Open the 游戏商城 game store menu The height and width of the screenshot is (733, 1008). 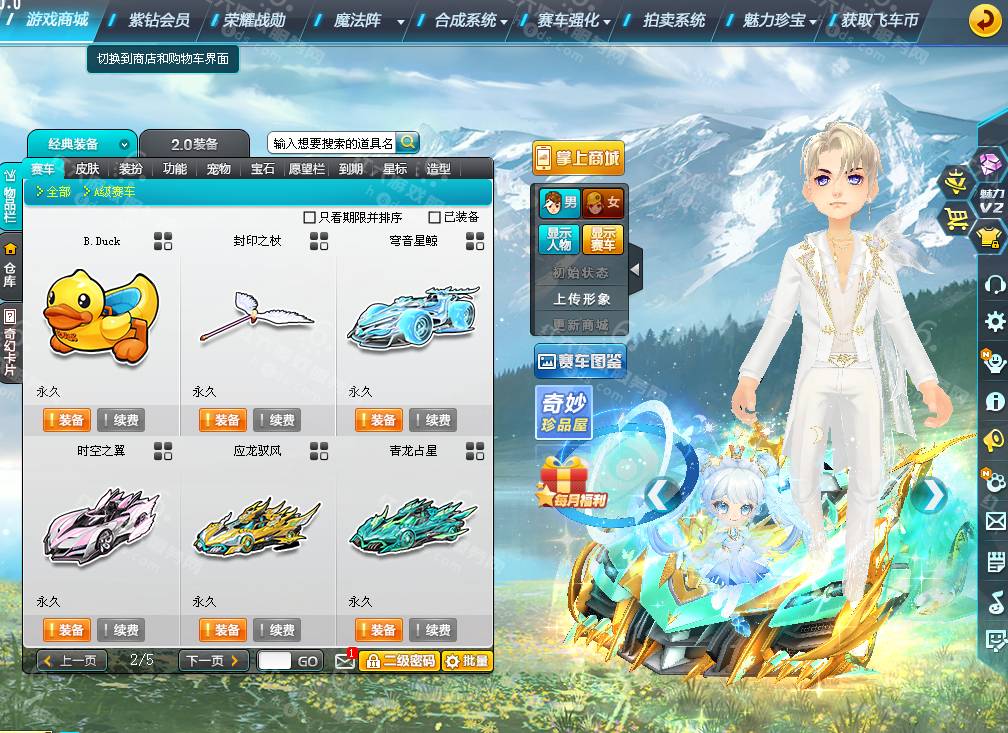(x=56, y=19)
